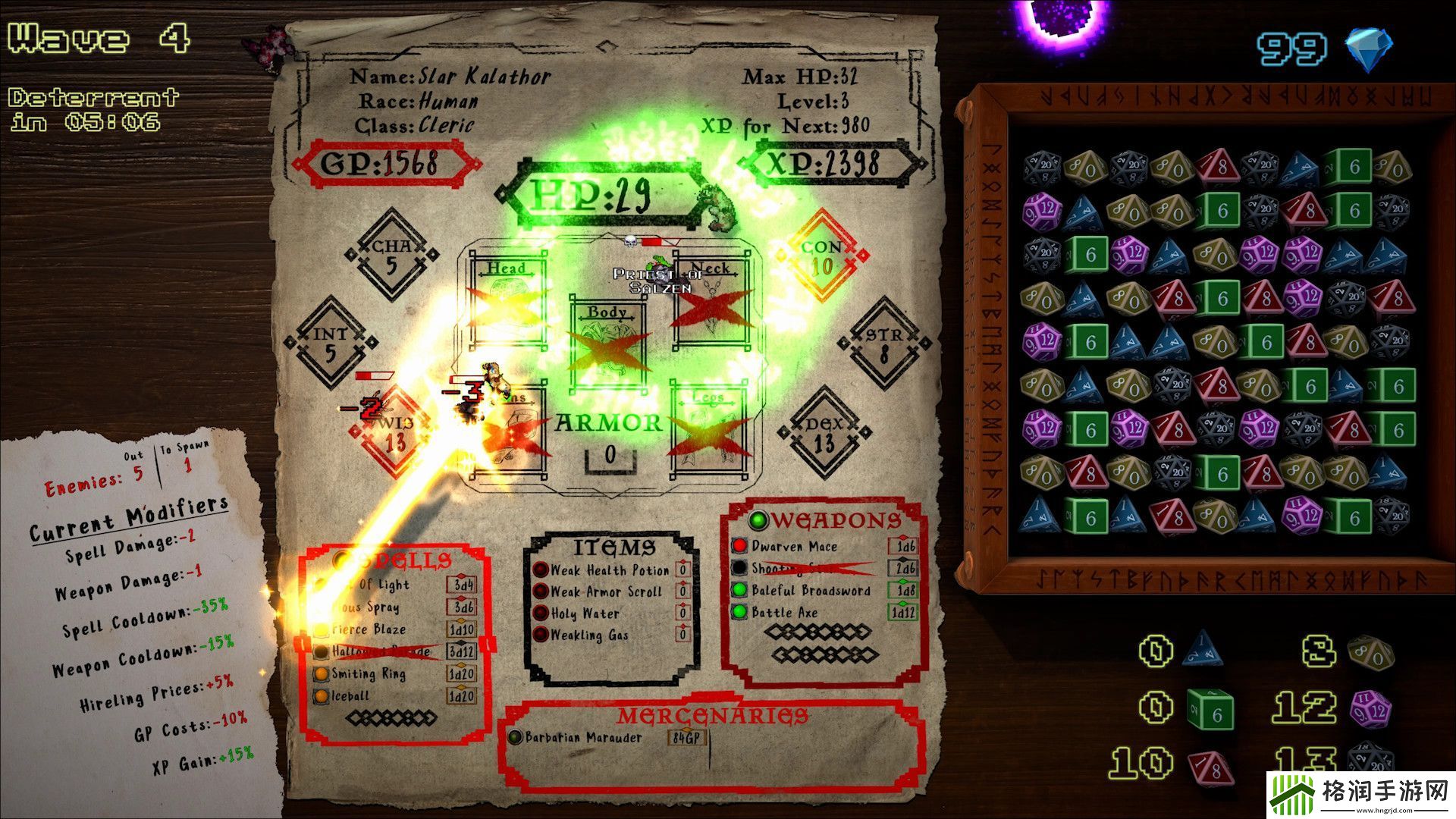The image size is (1456, 819).
Task: Open the Head equipment slot
Action: coord(507,301)
